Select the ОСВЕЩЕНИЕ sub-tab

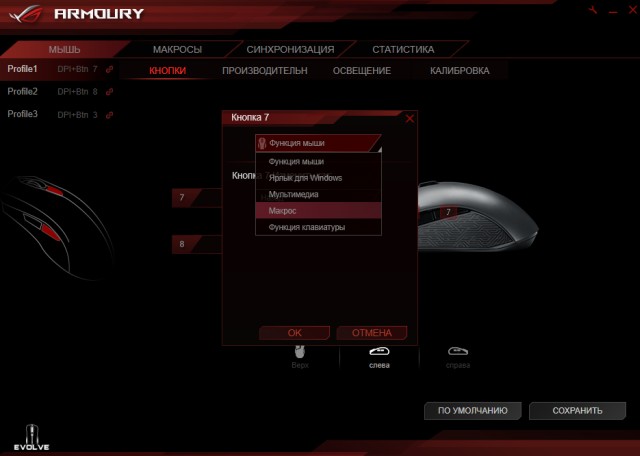click(362, 71)
